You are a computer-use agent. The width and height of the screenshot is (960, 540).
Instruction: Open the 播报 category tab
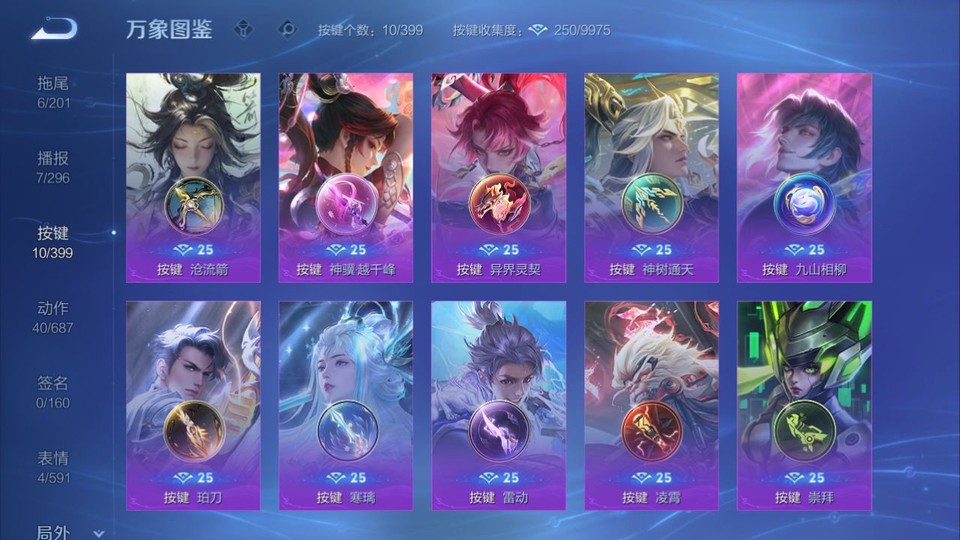point(54,167)
